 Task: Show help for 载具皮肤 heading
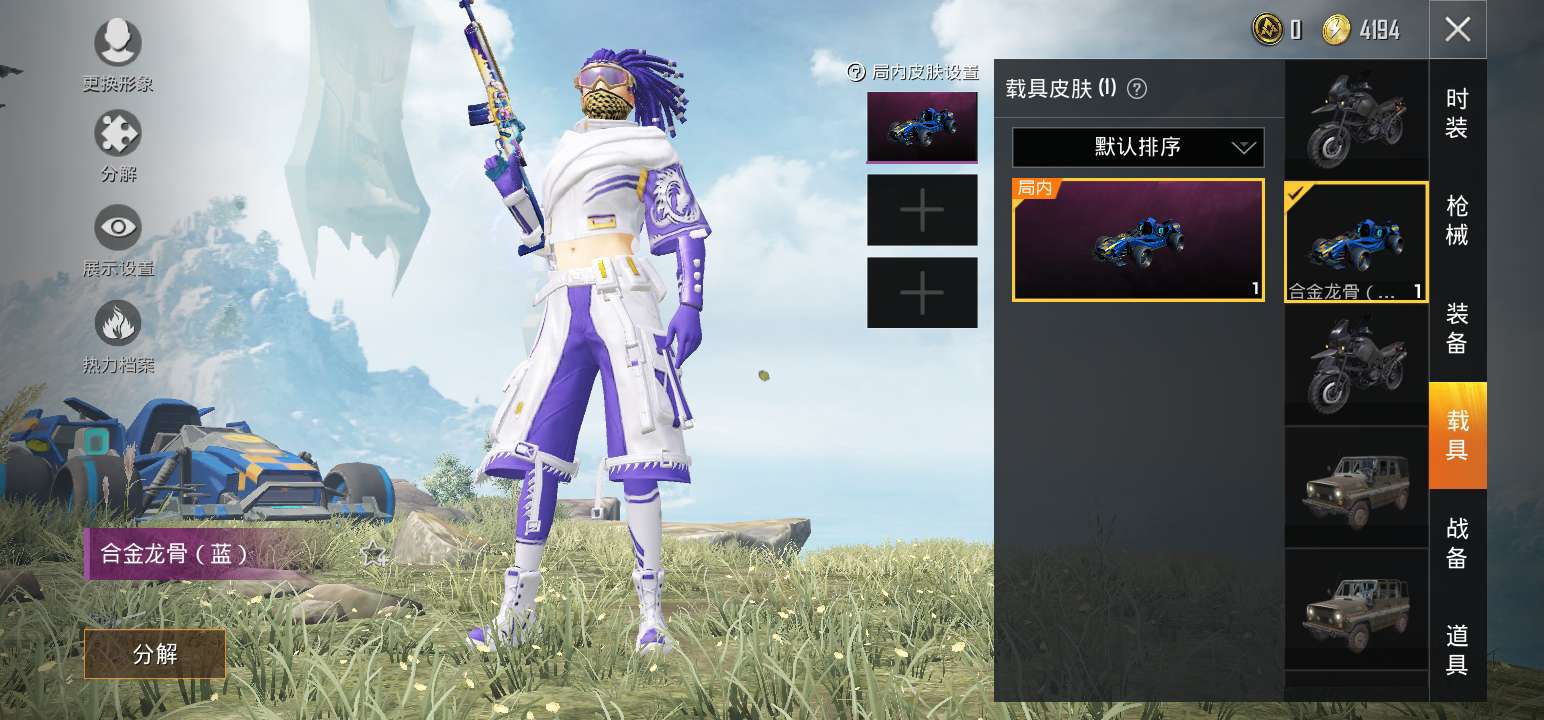click(x=1137, y=89)
